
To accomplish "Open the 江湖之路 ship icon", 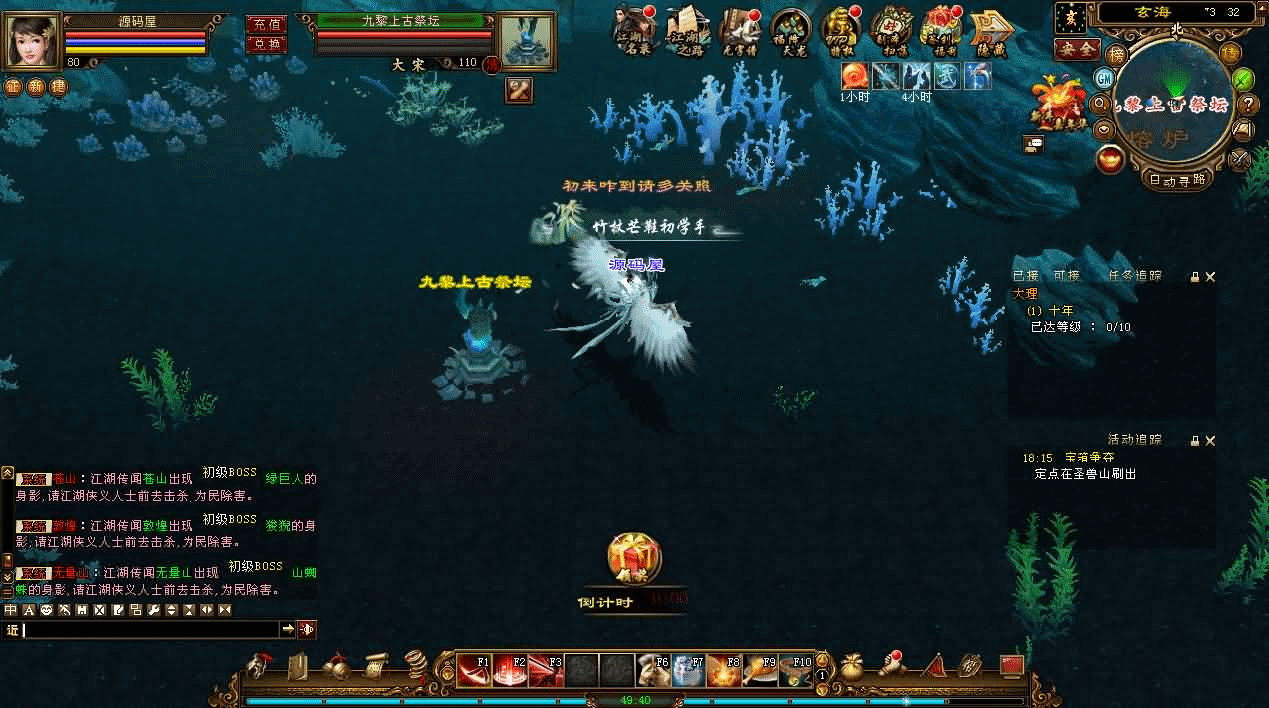I will [686, 31].
